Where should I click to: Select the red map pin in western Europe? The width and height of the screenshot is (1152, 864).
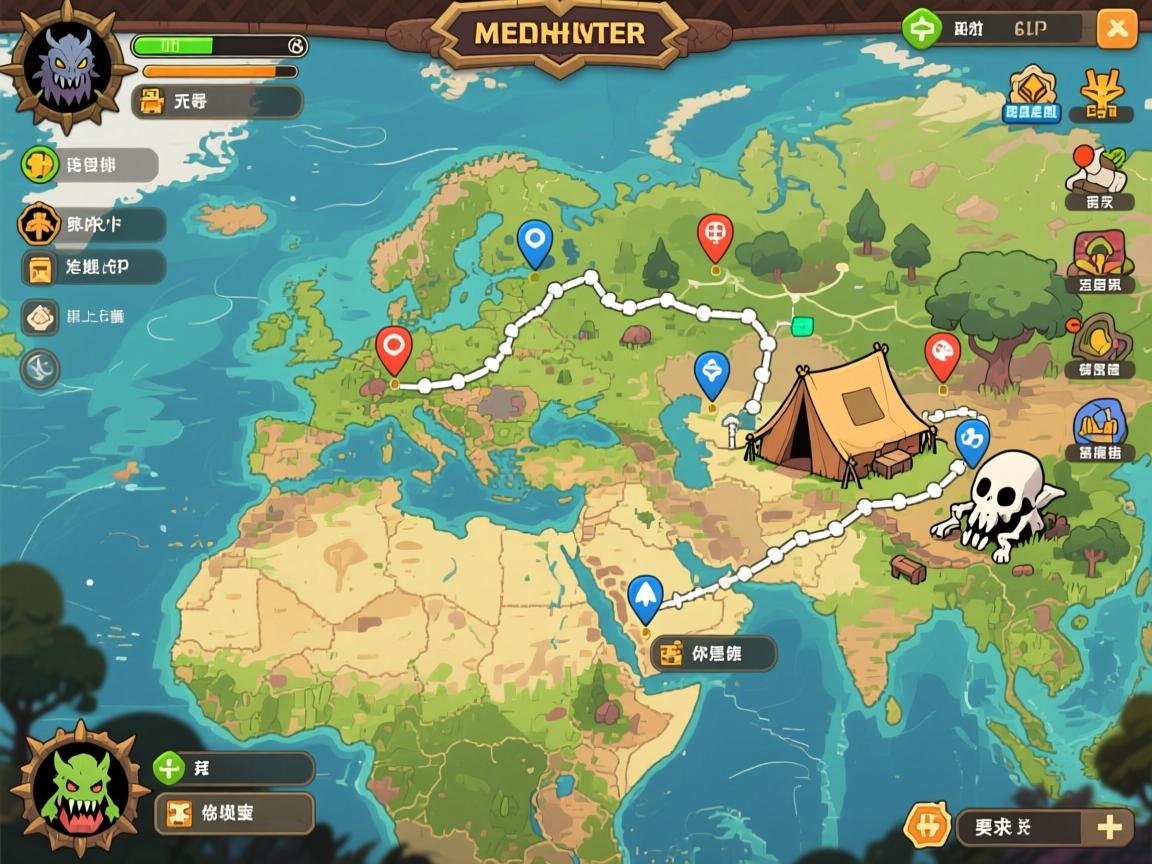pyautogui.click(x=394, y=348)
